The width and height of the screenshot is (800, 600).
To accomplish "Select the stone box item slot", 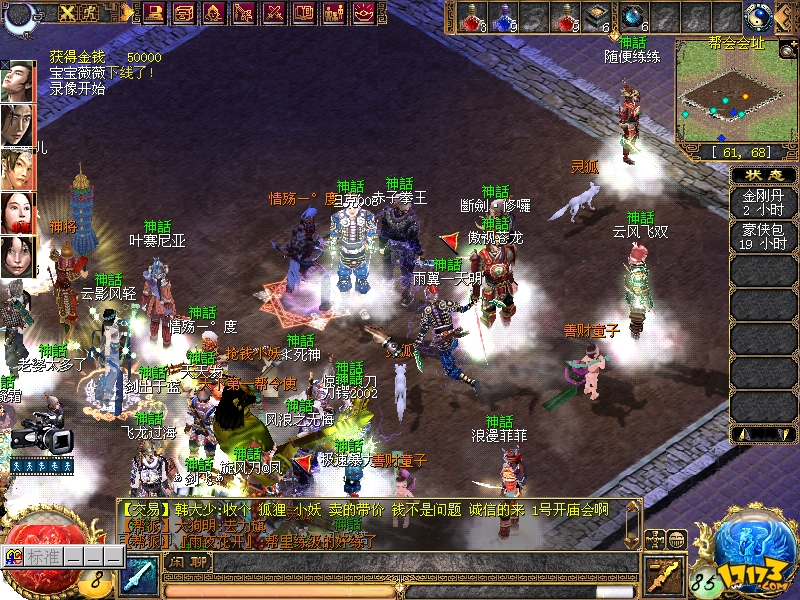I will click(598, 17).
